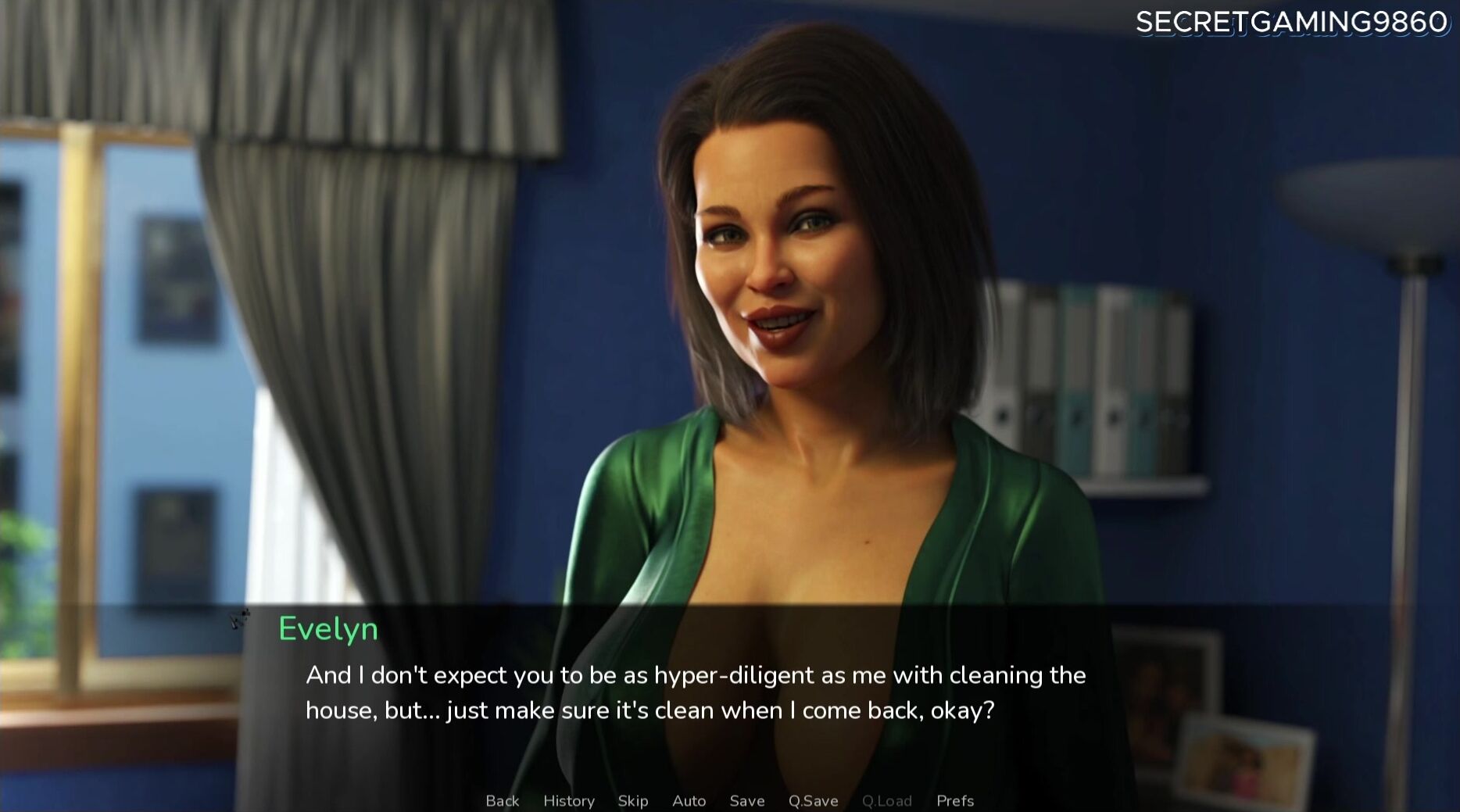Quick save with Q.Save
Image resolution: width=1460 pixels, height=812 pixels.
pyautogui.click(x=813, y=800)
